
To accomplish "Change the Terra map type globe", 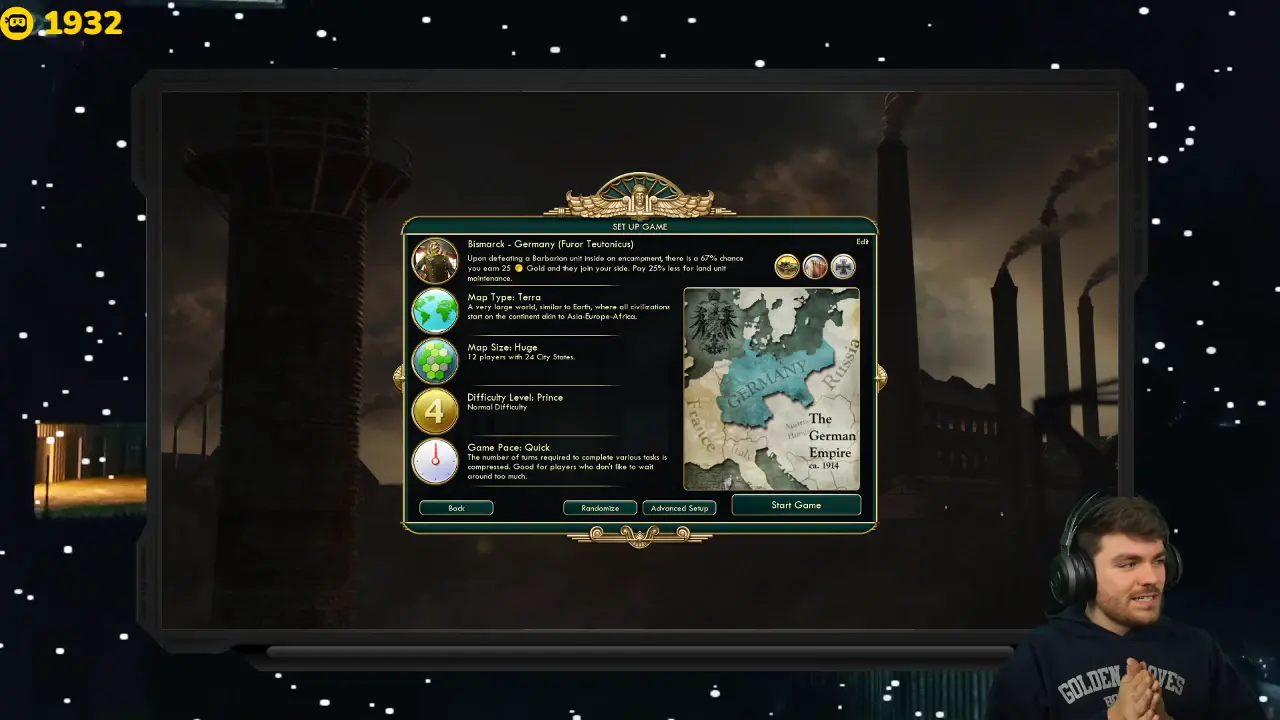I will coord(435,311).
